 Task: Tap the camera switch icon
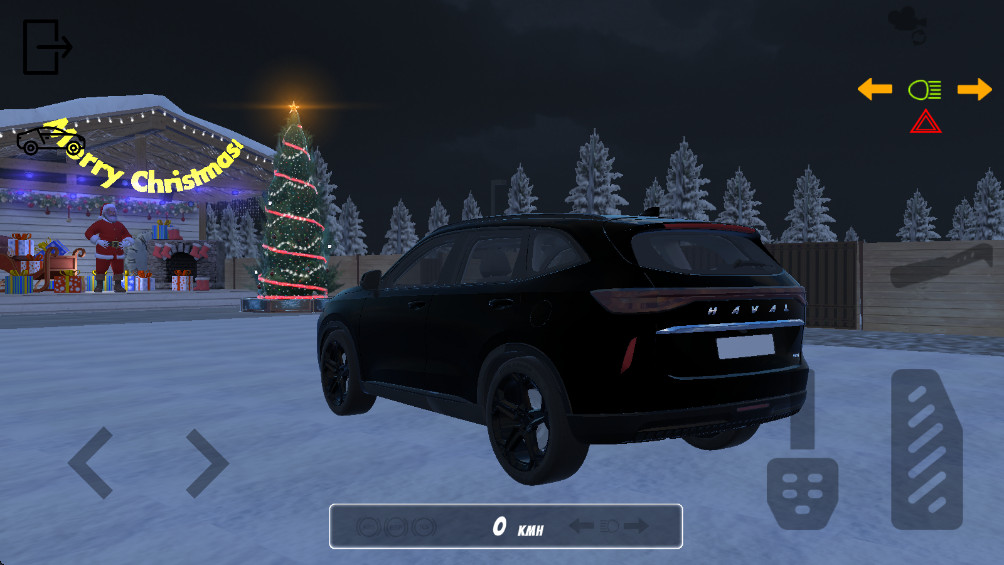coord(907,24)
